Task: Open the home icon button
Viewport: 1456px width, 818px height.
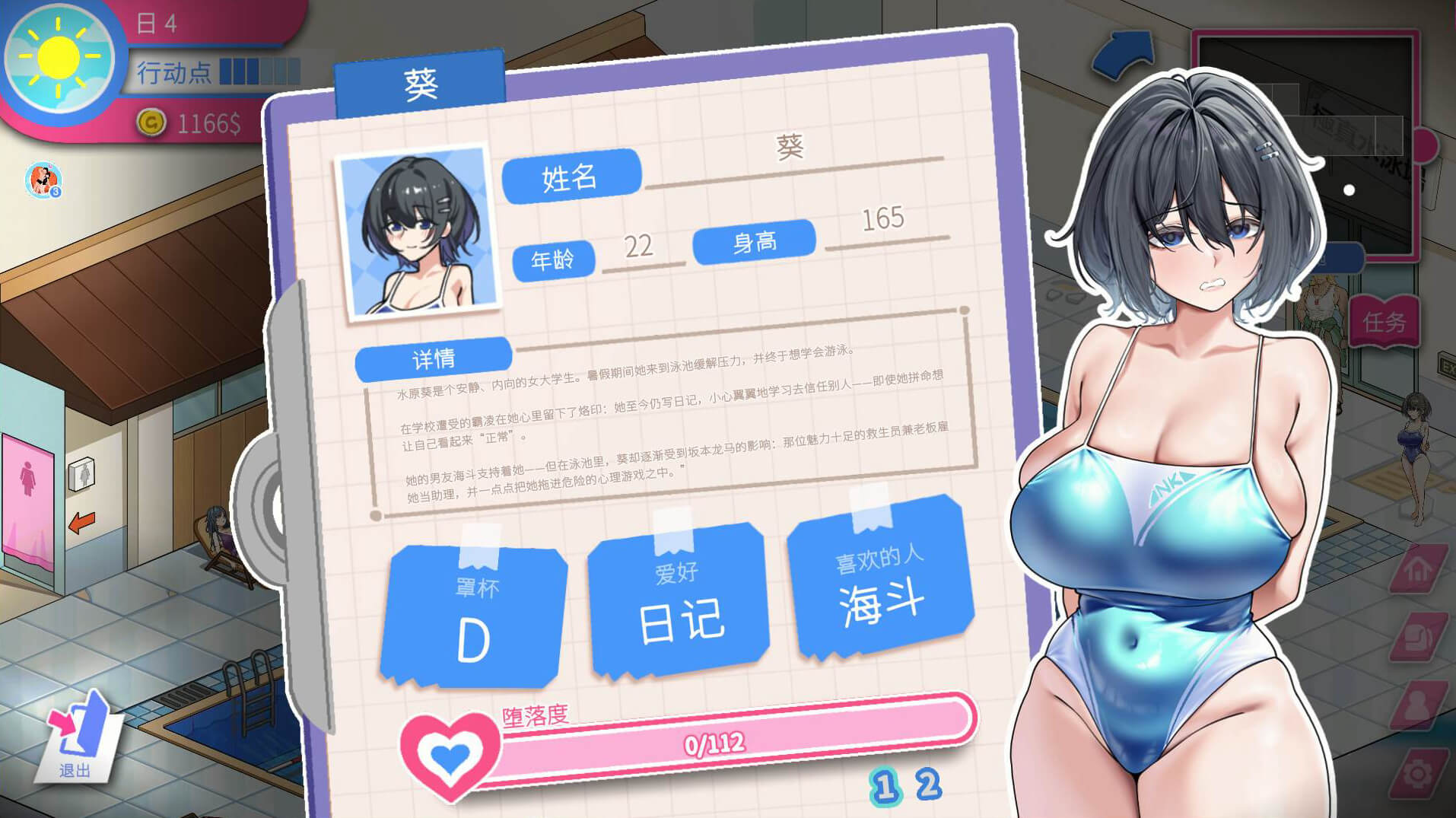Action: pos(1418,570)
